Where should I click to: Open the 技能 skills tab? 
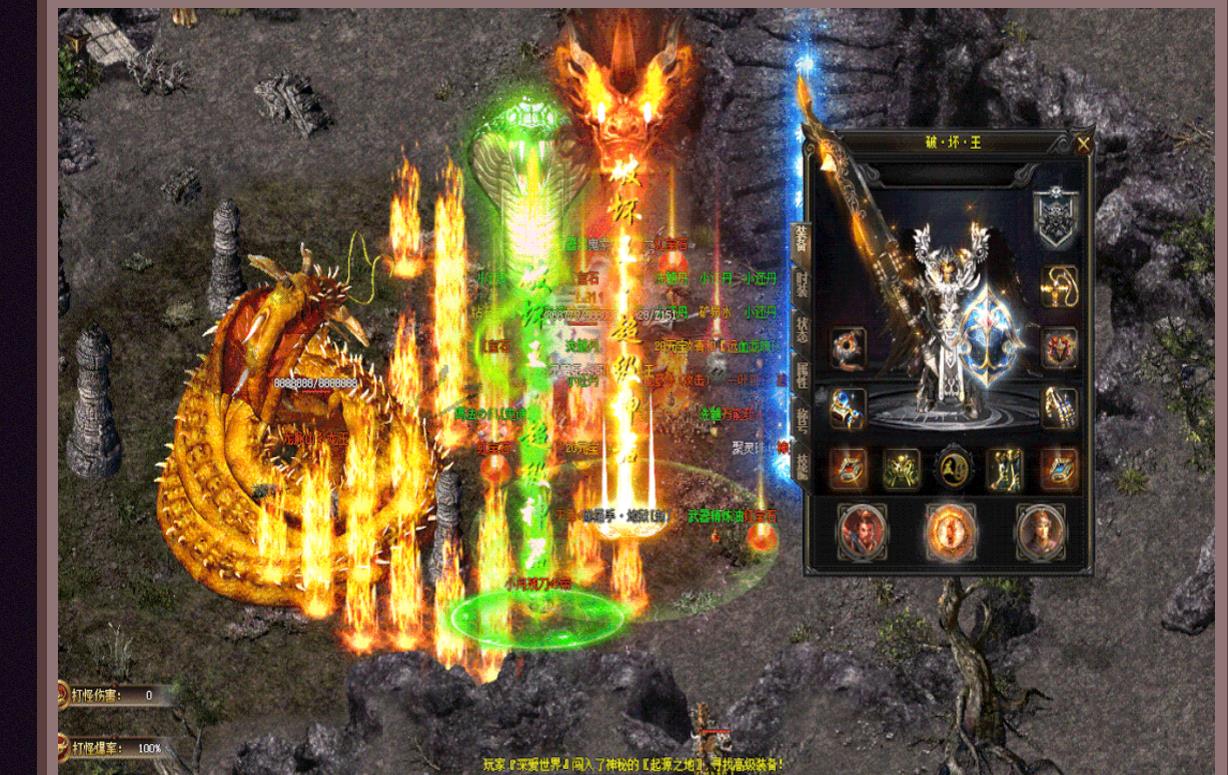pyautogui.click(x=801, y=463)
